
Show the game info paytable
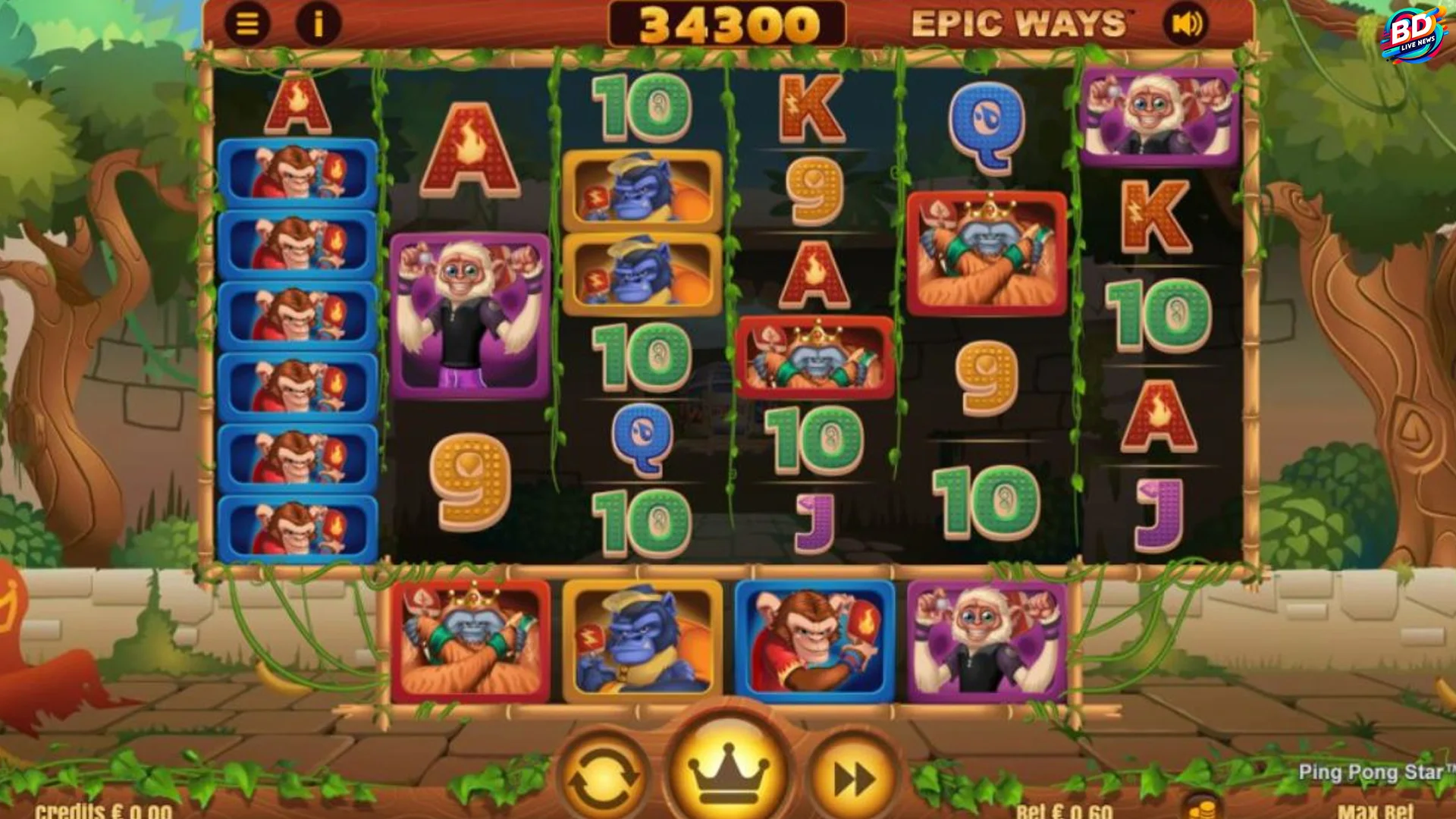(x=318, y=24)
